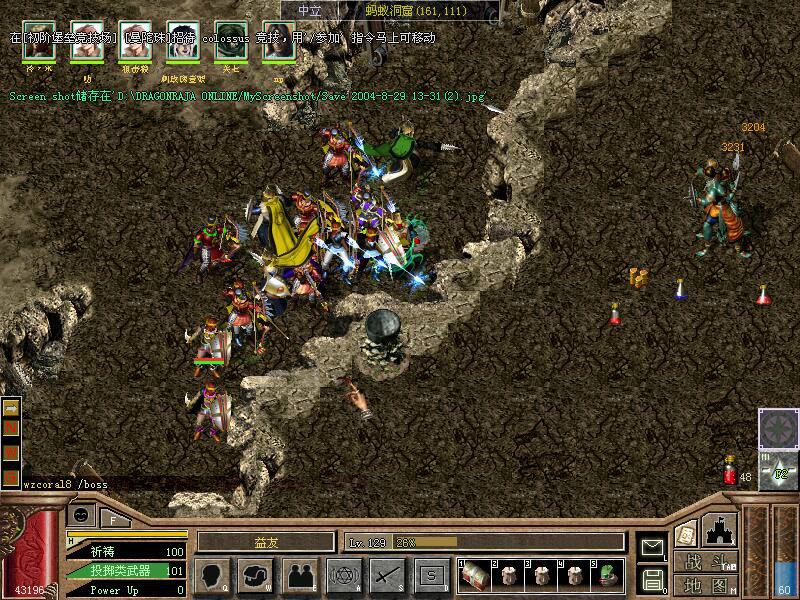Open the head silhouette character button
Viewport: 800px width, 600px height.
pyautogui.click(x=209, y=575)
